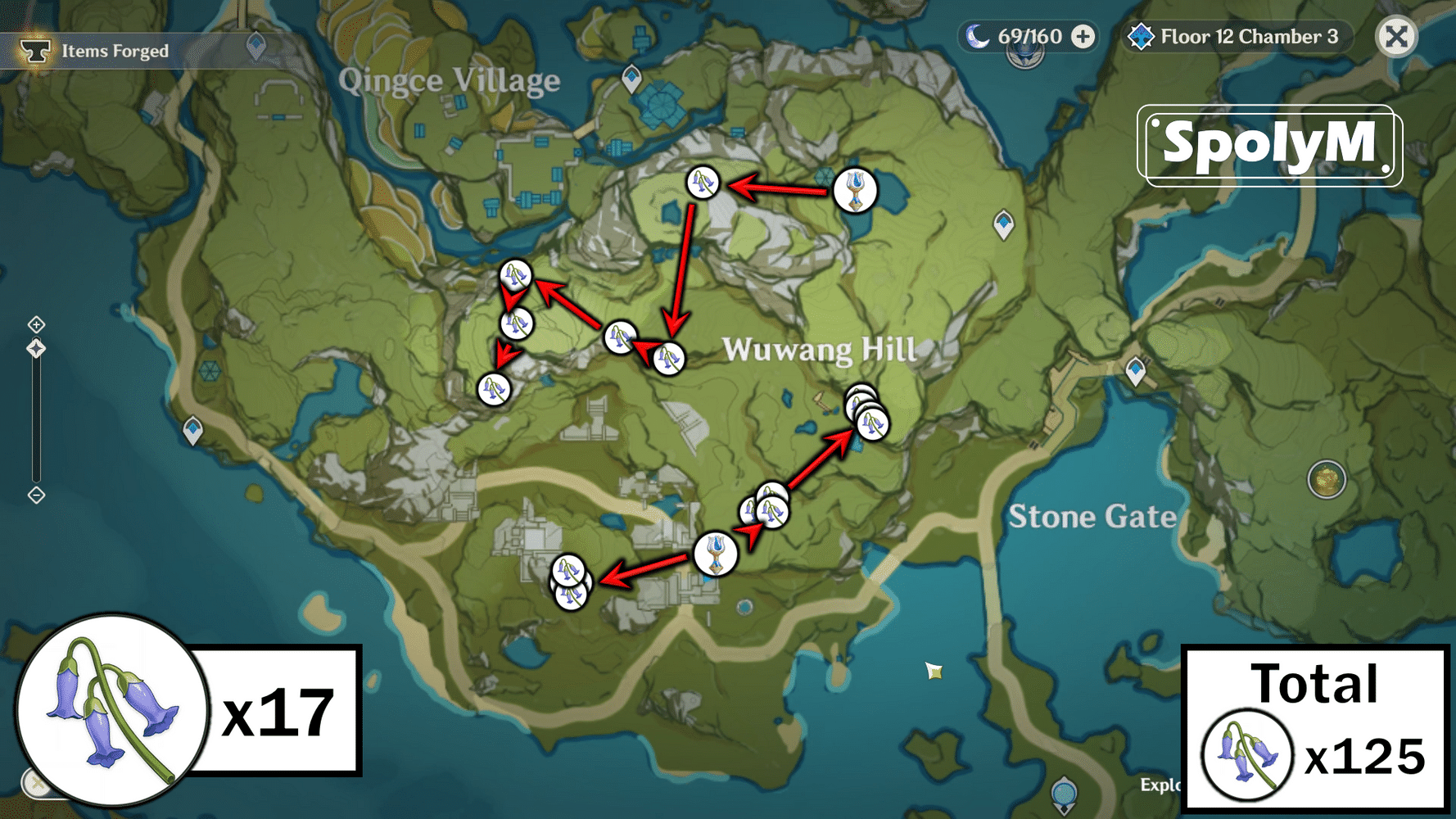Viewport: 1456px width, 819px height.
Task: Zoom out with the minus diamond control
Action: pos(36,494)
